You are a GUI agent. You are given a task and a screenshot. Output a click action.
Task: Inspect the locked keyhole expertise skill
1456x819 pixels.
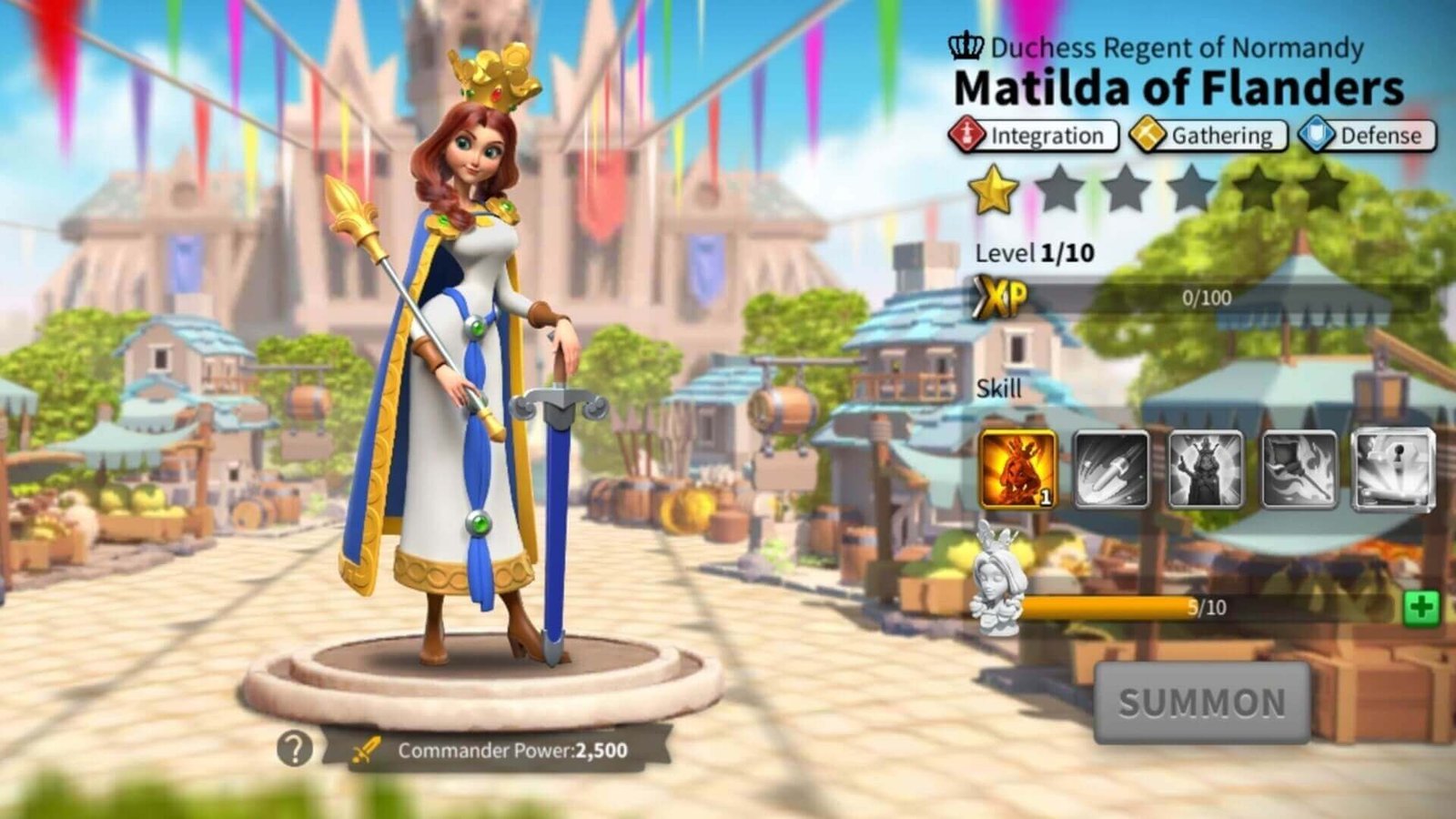tap(1393, 470)
